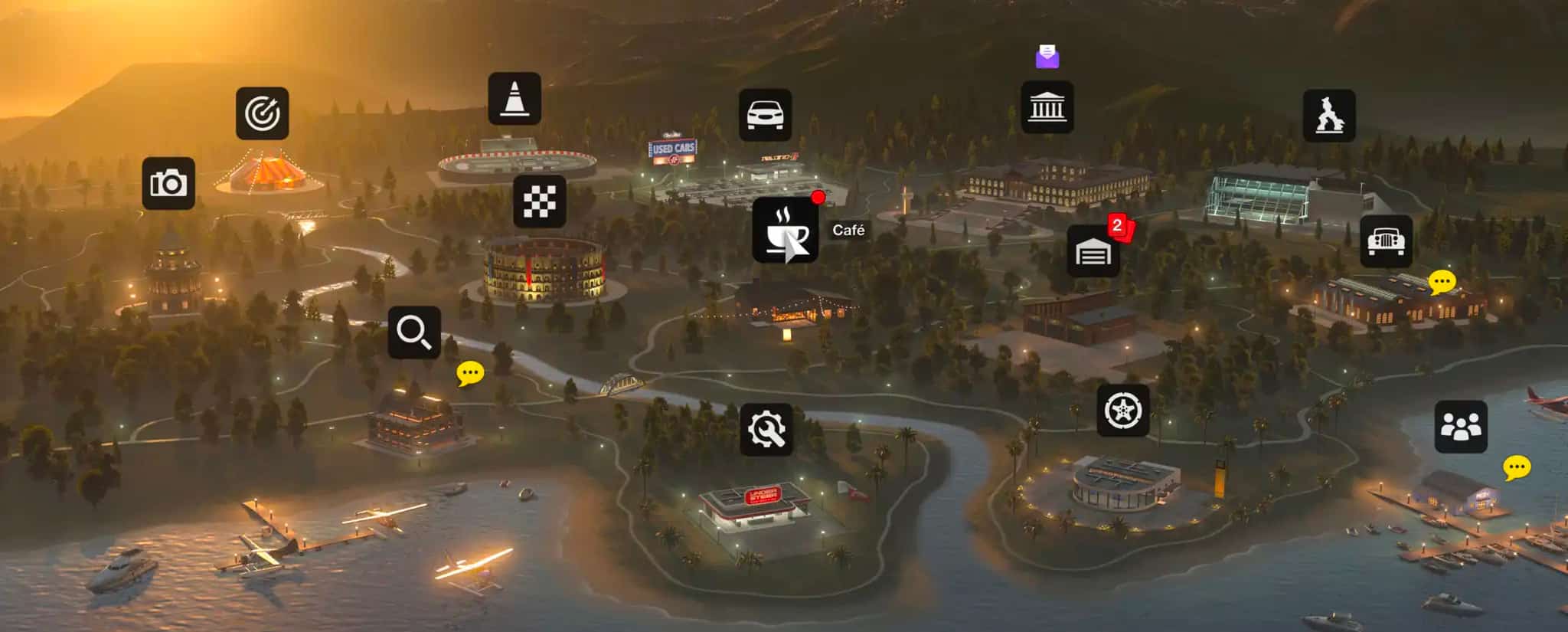This screenshot has height=632, width=1568.
Task: Visit the columned museum building icon
Action: 1047,107
